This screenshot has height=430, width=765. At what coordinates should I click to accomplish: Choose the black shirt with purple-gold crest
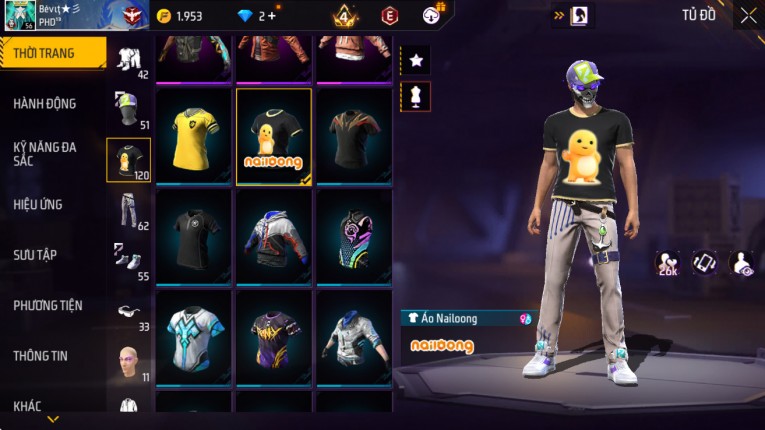pos(274,337)
